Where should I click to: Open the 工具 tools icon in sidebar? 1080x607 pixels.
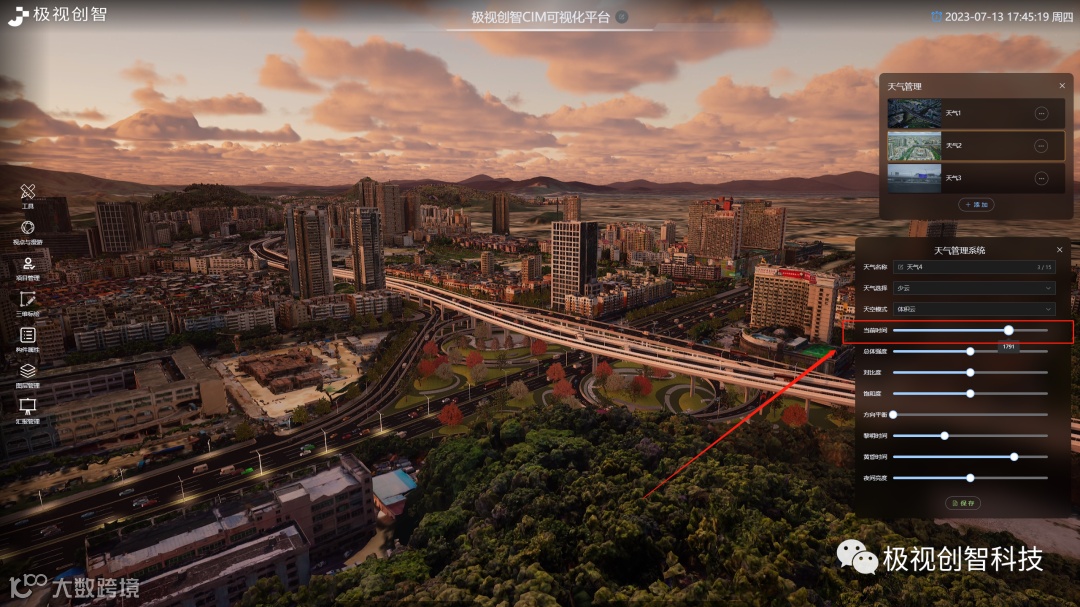click(28, 193)
